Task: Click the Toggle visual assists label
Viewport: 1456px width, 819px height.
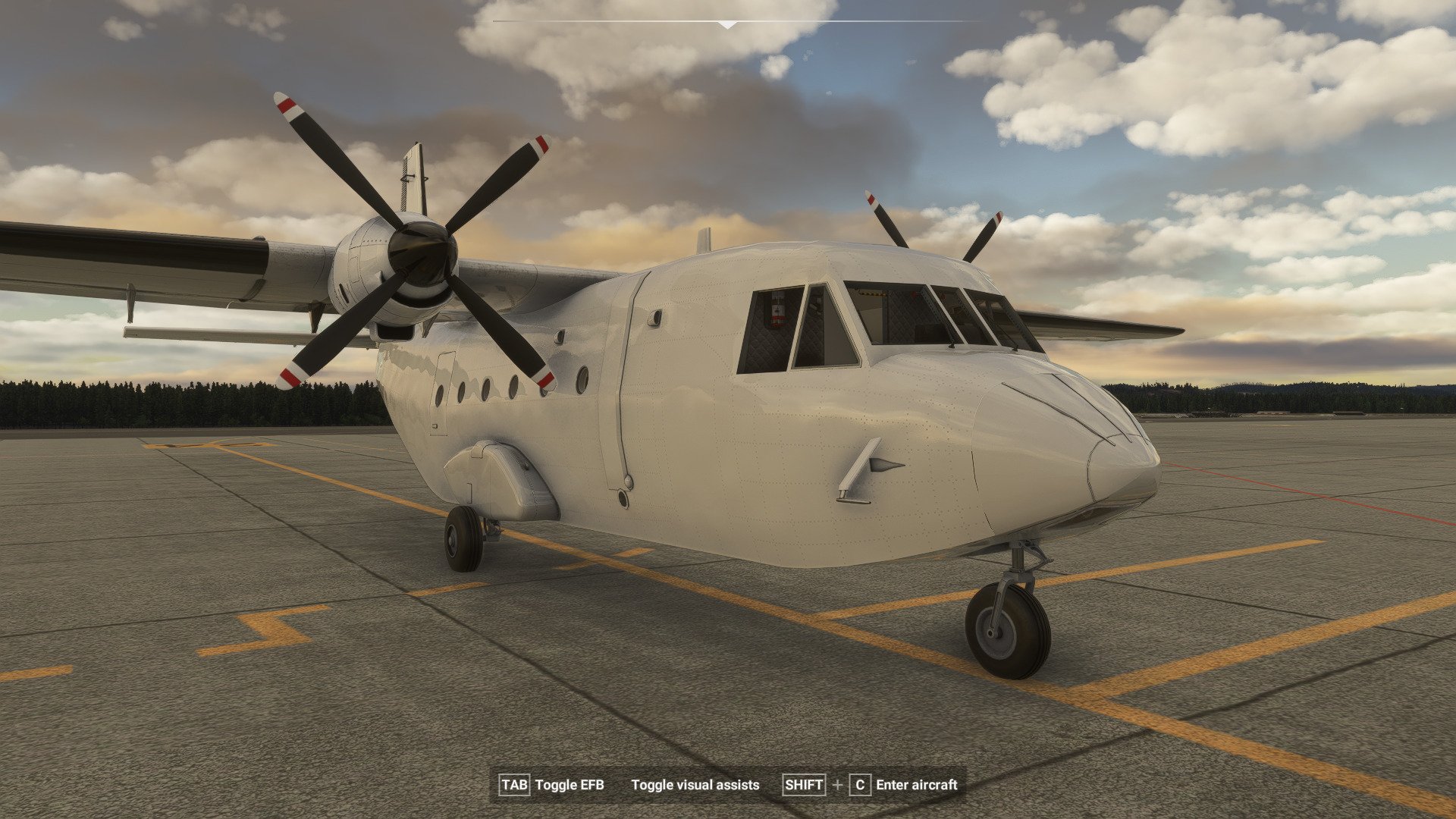Action: (x=695, y=785)
